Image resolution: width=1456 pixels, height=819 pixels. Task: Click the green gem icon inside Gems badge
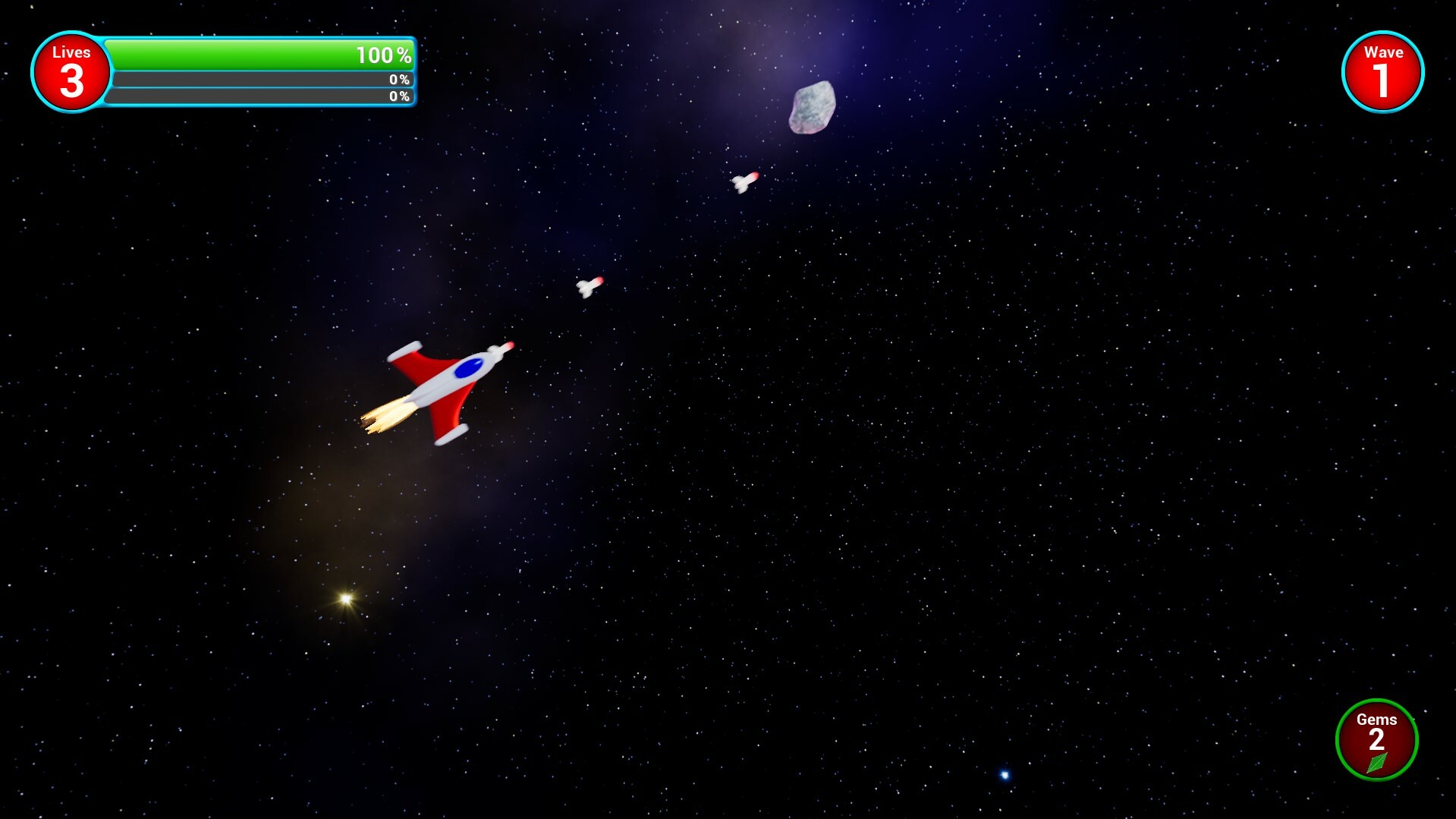point(1377,765)
